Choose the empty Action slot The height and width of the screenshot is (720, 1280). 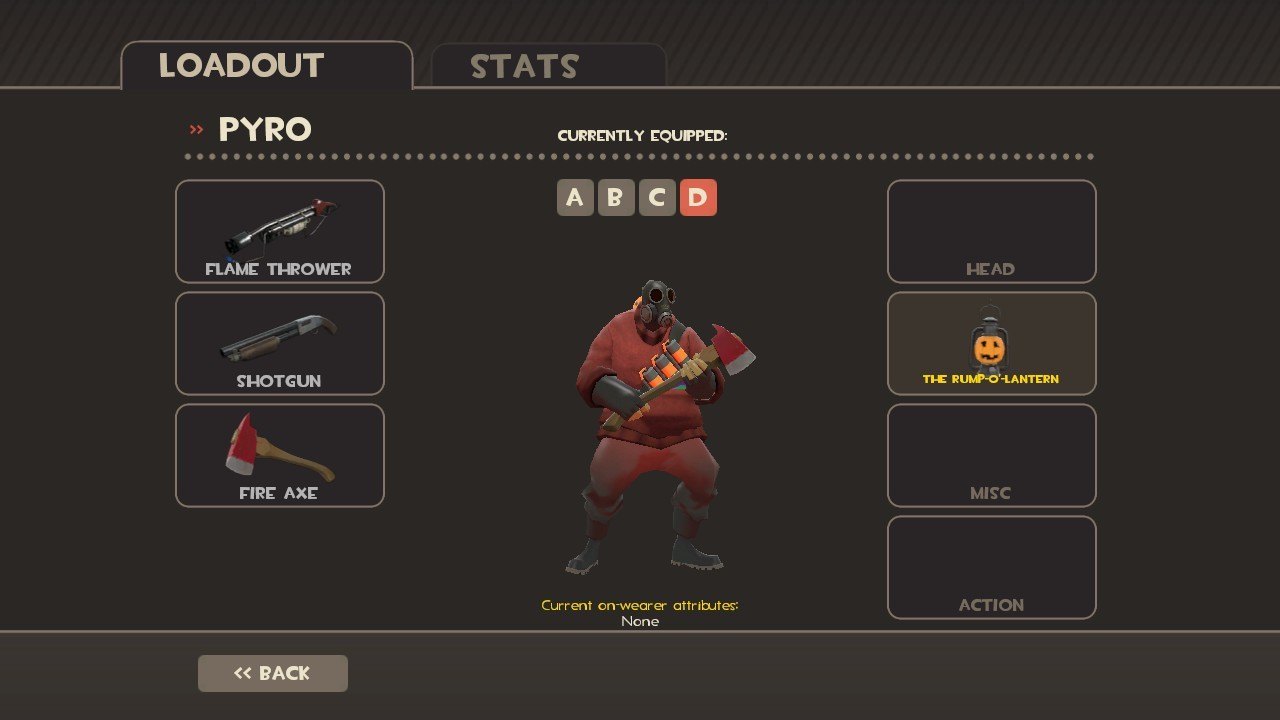point(991,568)
